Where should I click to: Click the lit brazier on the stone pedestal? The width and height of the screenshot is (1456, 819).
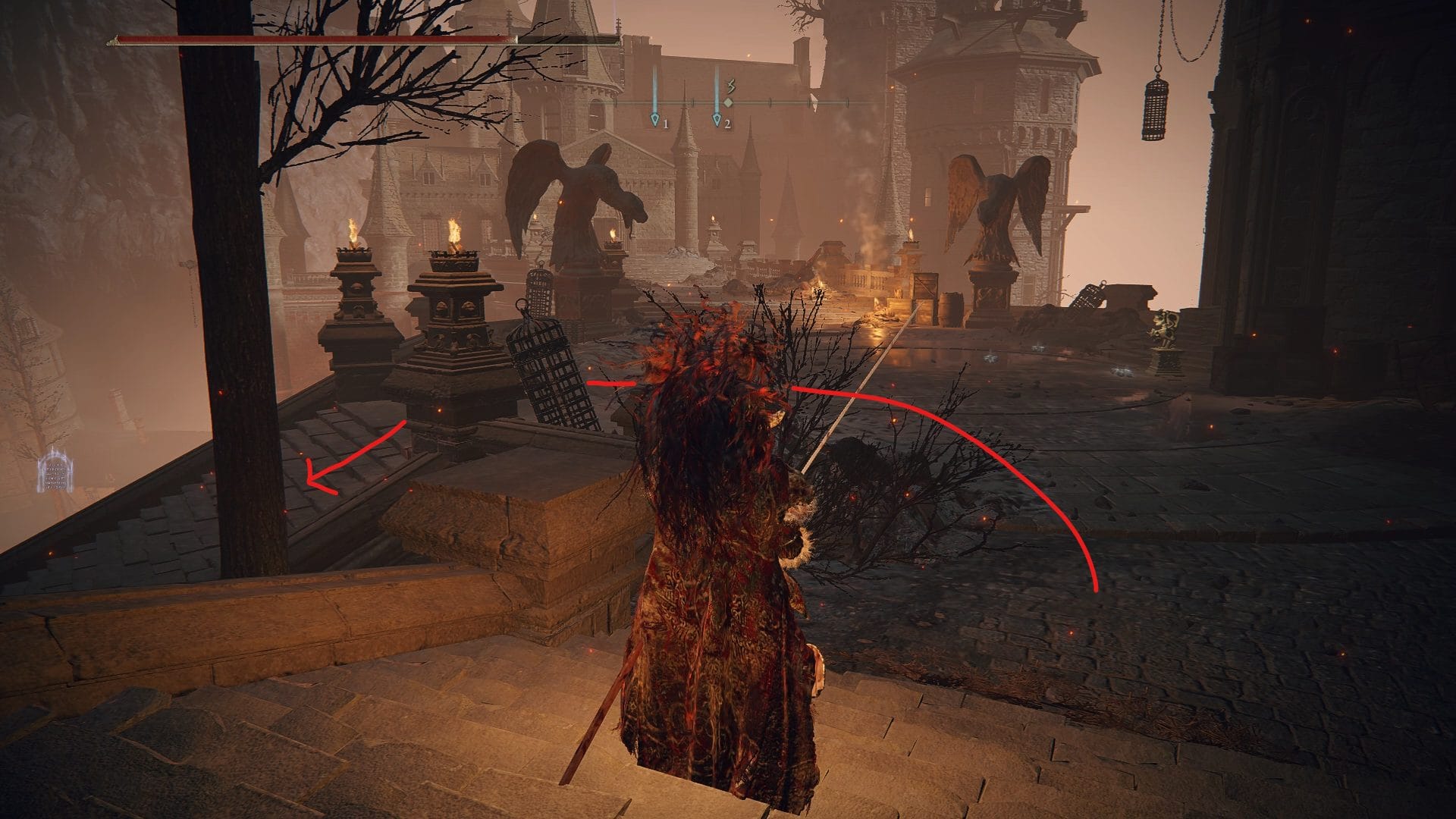pos(455,235)
